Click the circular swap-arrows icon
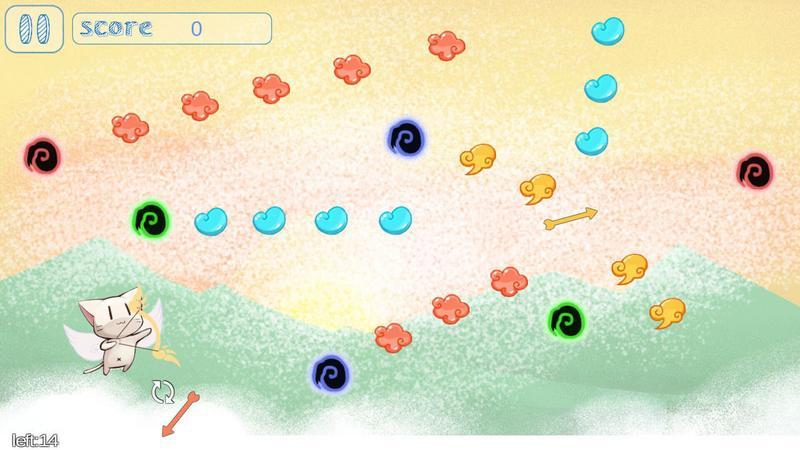Image resolution: width=800 pixels, height=450 pixels. (x=162, y=391)
